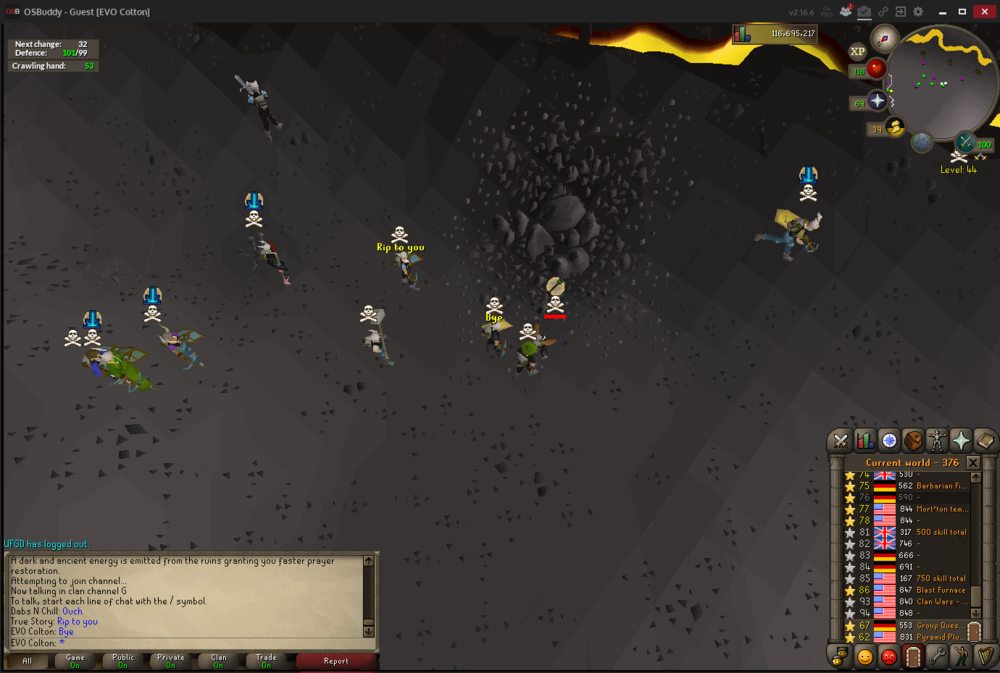
Task: Open the wrench settings tab
Action: (x=937, y=657)
